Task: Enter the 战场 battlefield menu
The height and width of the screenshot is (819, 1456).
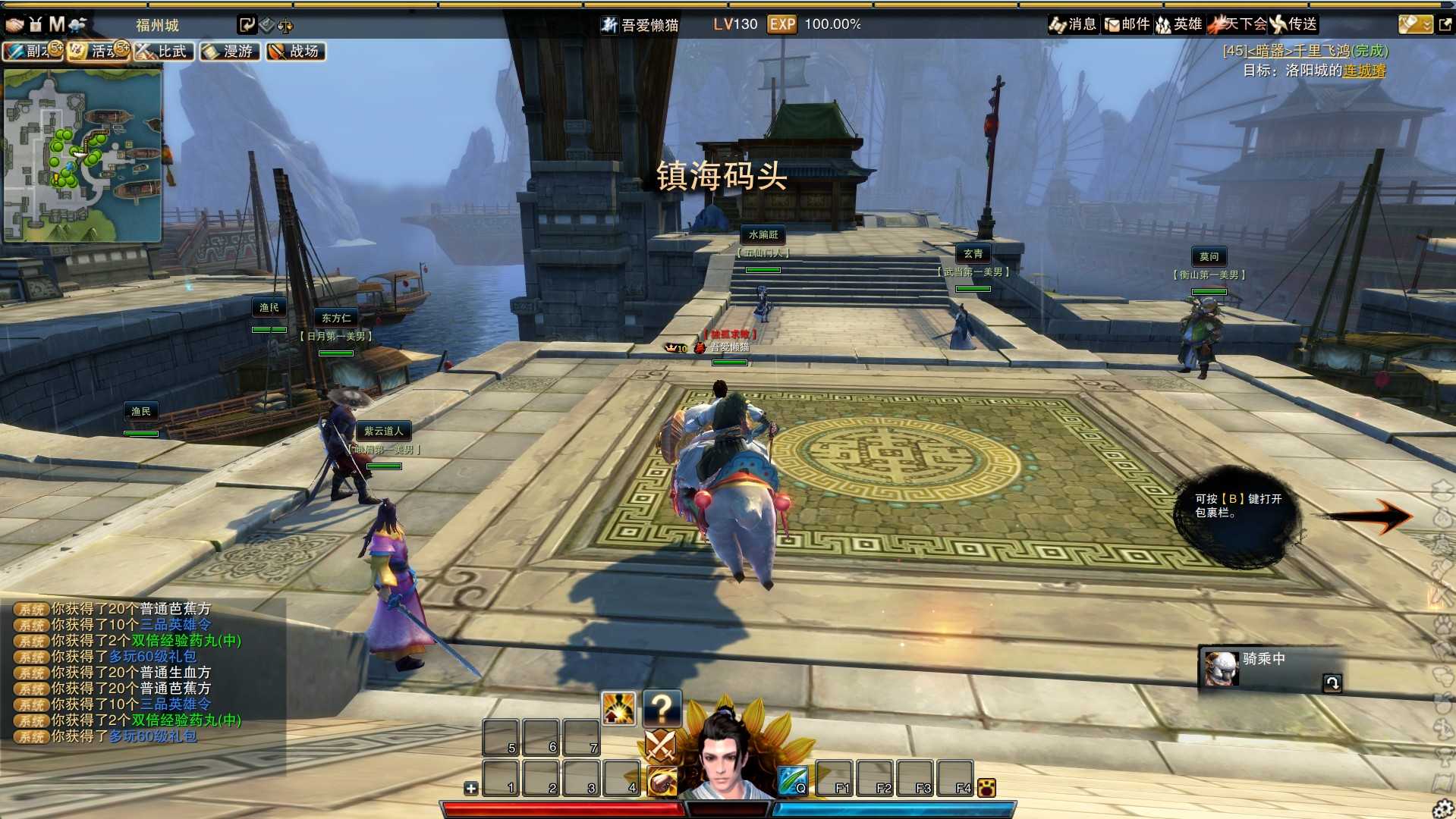Action: tap(296, 51)
